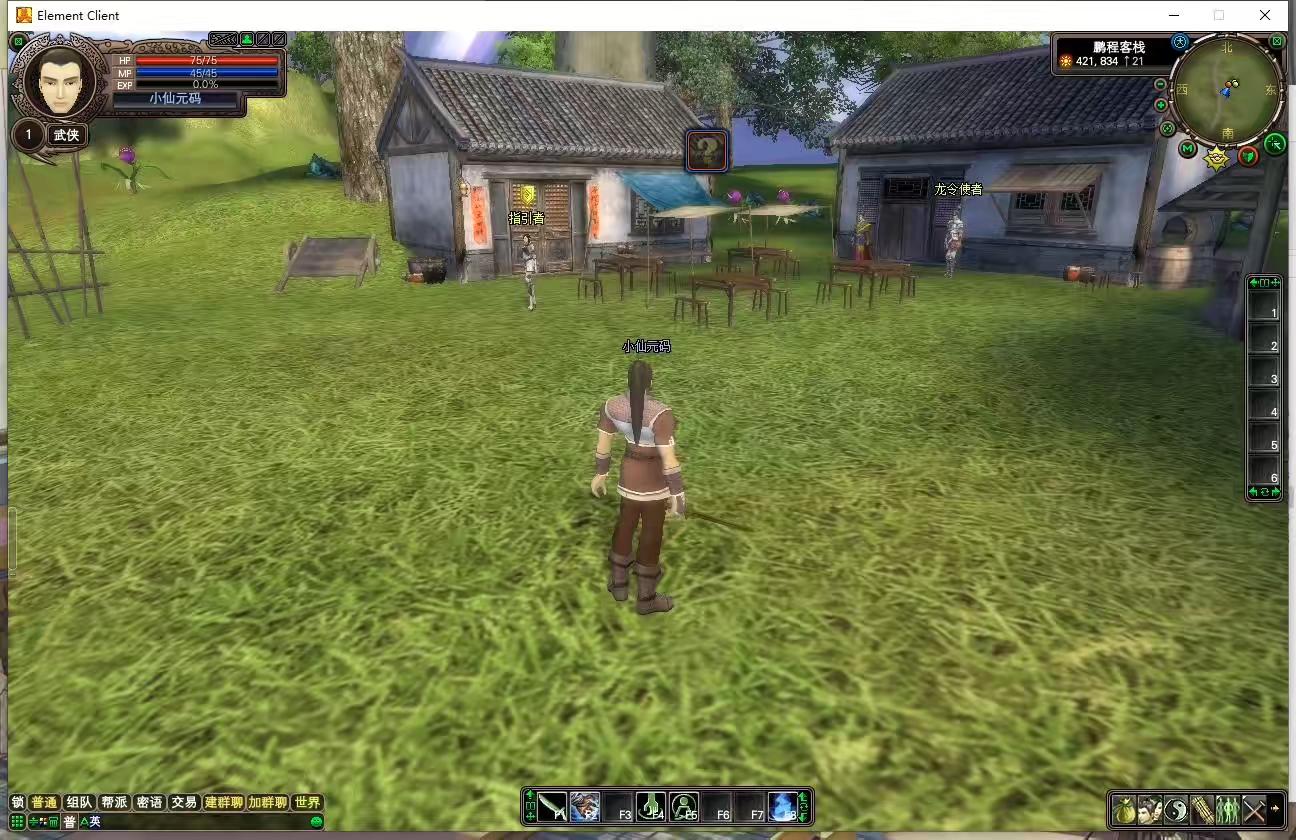1296x840 pixels.
Task: Select the player portrait in status frame
Action: [x=59, y=80]
